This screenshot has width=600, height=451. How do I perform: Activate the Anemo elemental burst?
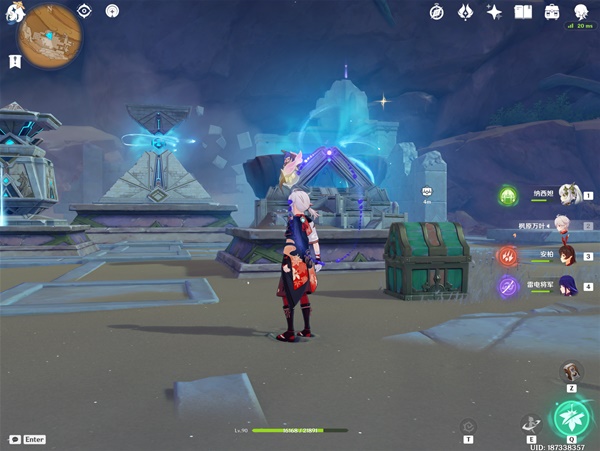[572, 416]
